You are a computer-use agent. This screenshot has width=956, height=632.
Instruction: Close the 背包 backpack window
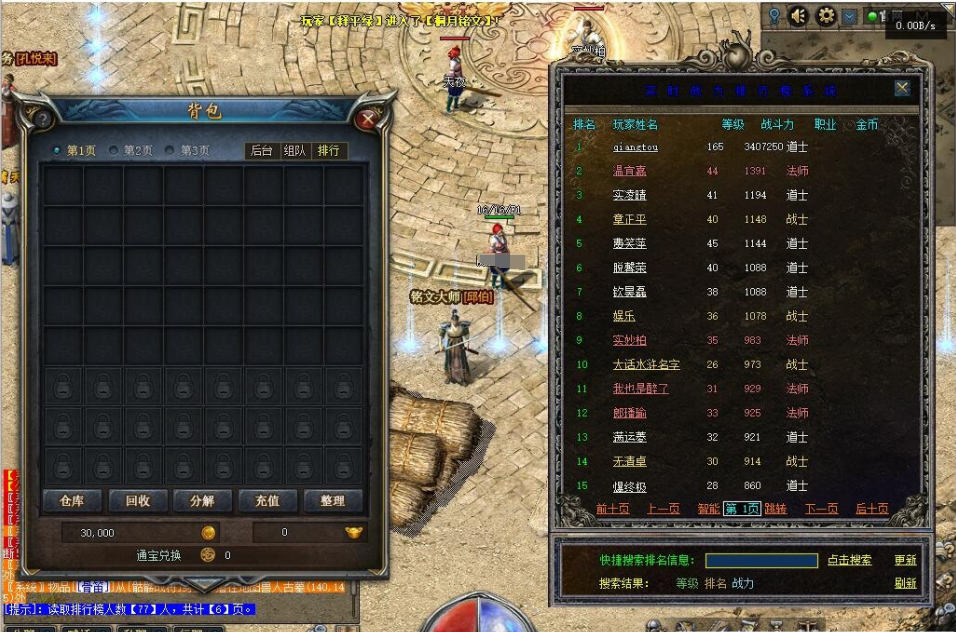[367, 119]
